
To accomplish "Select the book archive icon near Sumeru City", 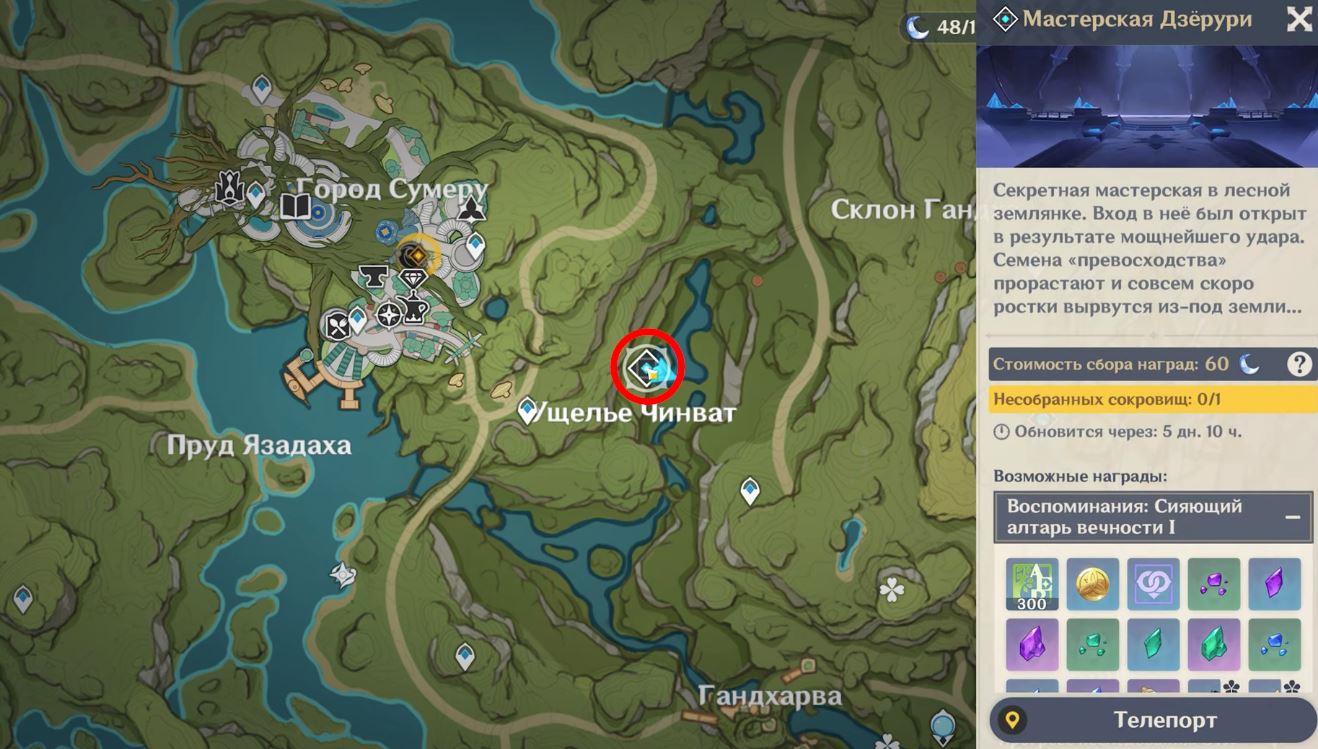I will tap(296, 206).
